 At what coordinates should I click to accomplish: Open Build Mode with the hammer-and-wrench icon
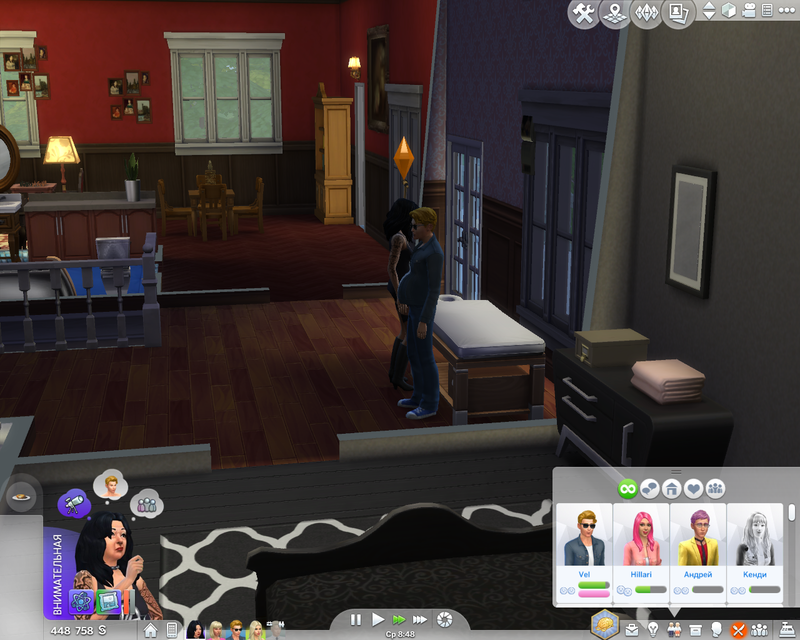click(x=585, y=13)
